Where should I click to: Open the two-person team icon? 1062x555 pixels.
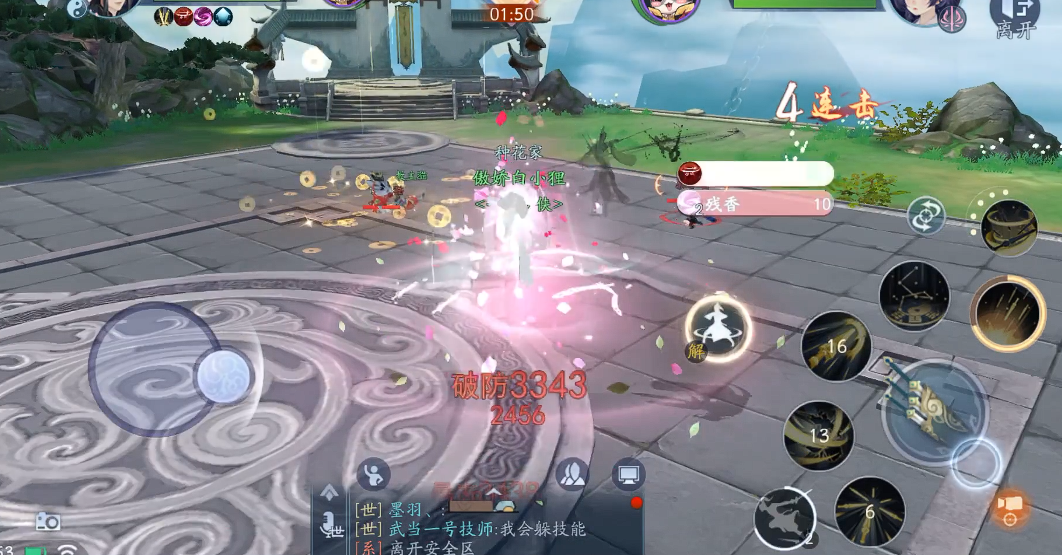tap(571, 474)
